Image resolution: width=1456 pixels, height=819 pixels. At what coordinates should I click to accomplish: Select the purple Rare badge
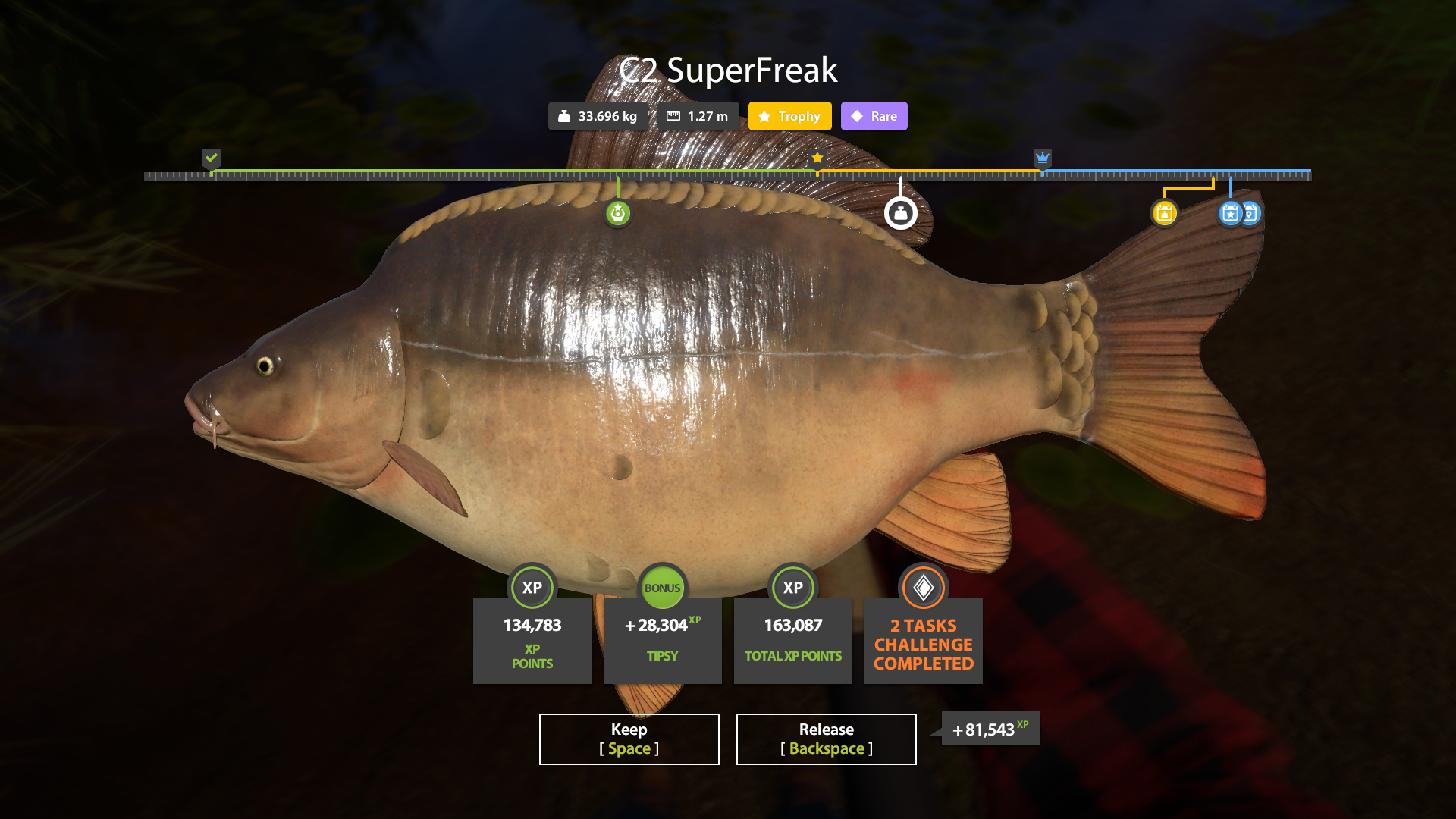[x=874, y=116]
